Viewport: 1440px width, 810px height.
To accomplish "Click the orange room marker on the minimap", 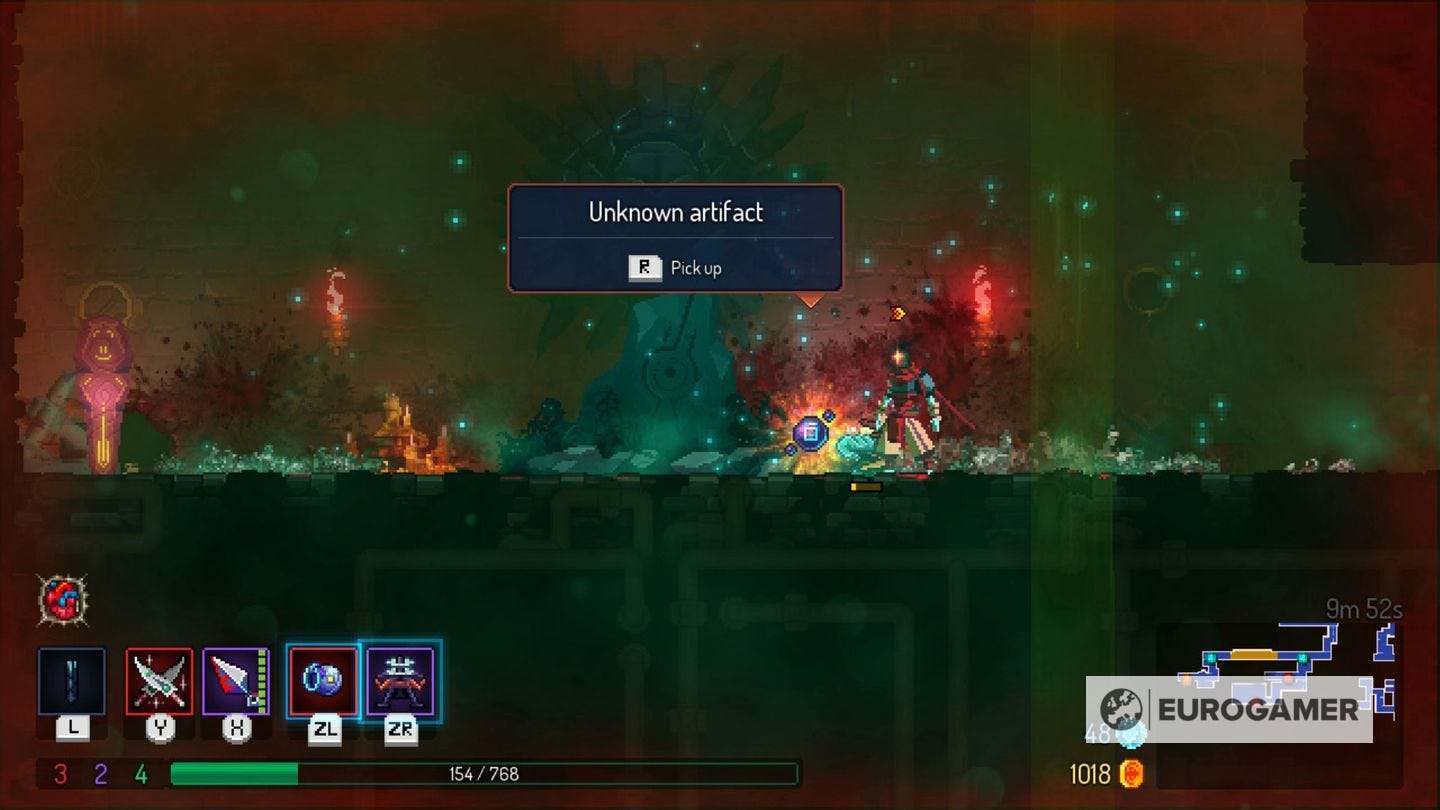I will pyautogui.click(x=1253, y=653).
